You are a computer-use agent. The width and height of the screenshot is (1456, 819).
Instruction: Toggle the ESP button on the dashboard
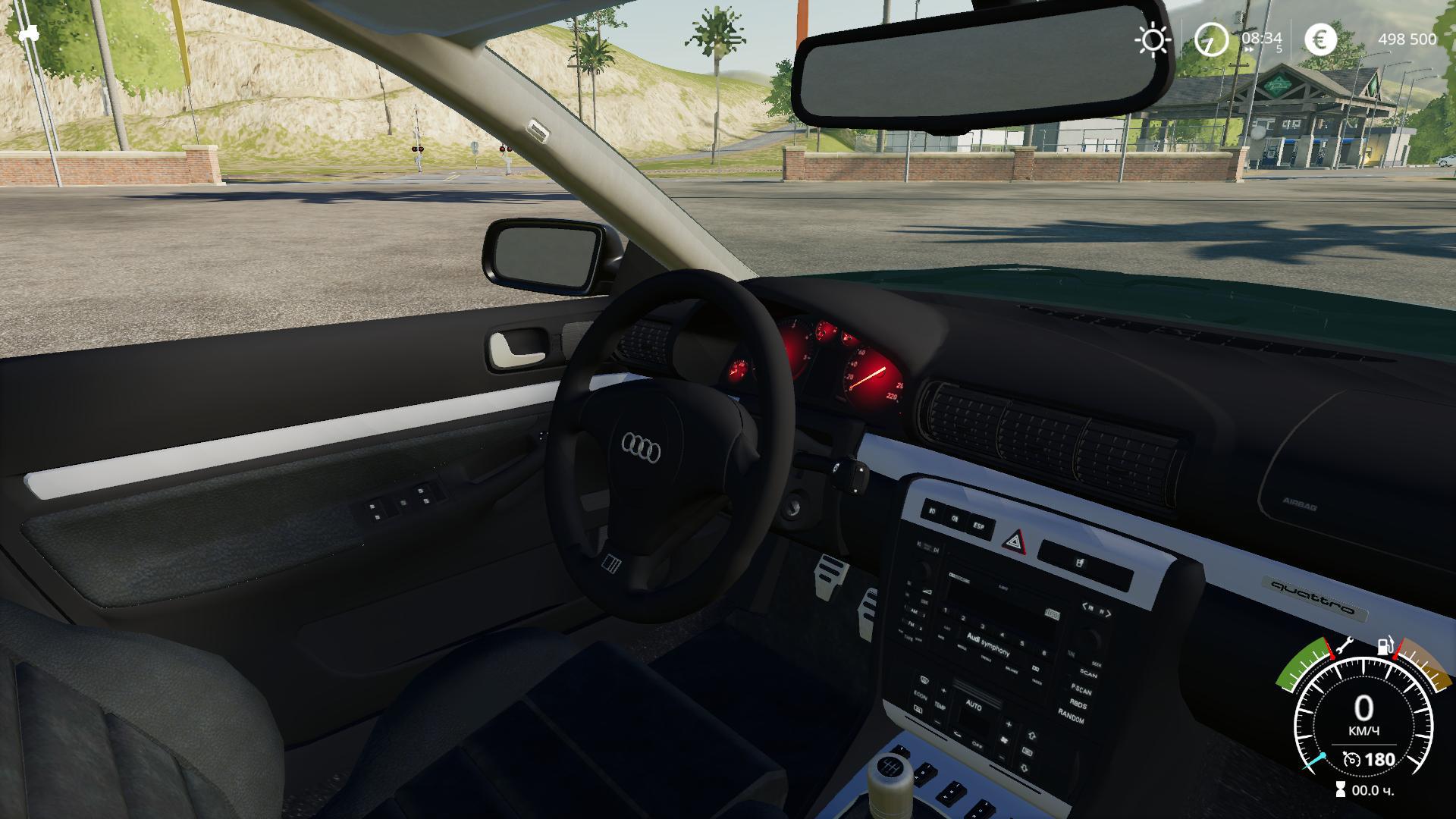tap(979, 526)
